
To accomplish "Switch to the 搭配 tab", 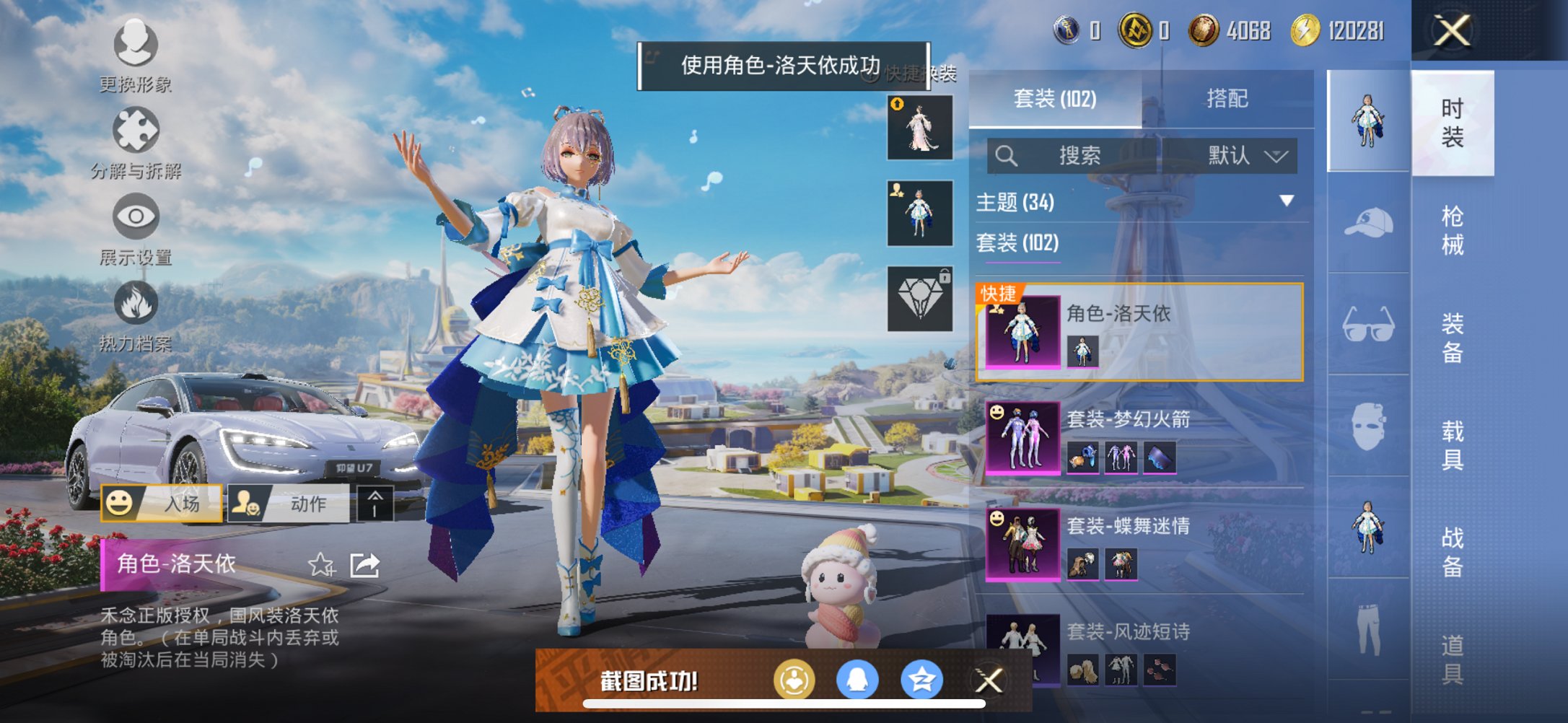I will tap(1230, 97).
